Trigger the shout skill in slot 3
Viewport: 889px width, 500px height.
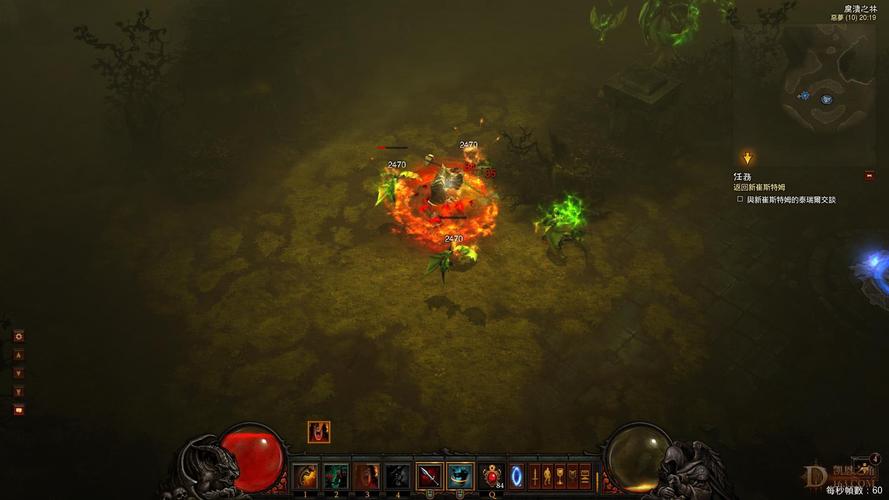pos(367,477)
